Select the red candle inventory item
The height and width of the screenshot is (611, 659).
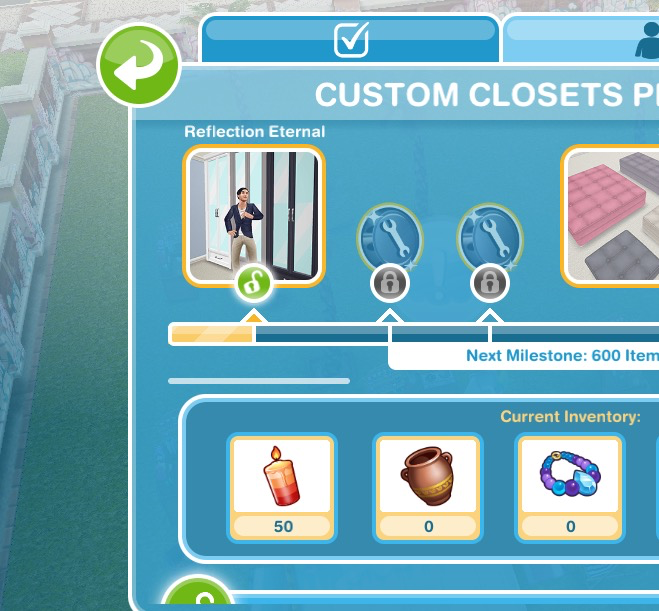pyautogui.click(x=283, y=474)
